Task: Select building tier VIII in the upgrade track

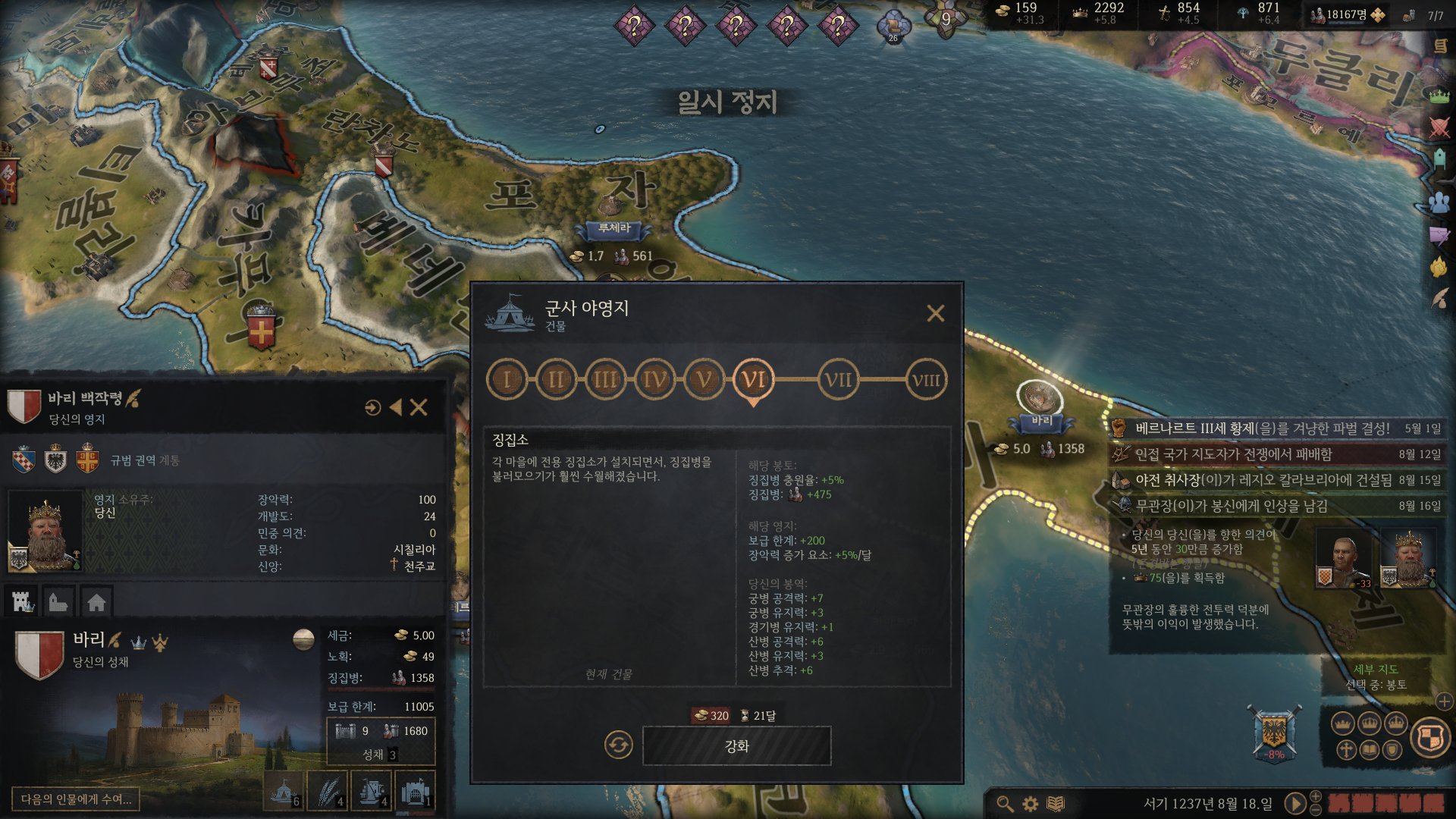Action: [925, 380]
